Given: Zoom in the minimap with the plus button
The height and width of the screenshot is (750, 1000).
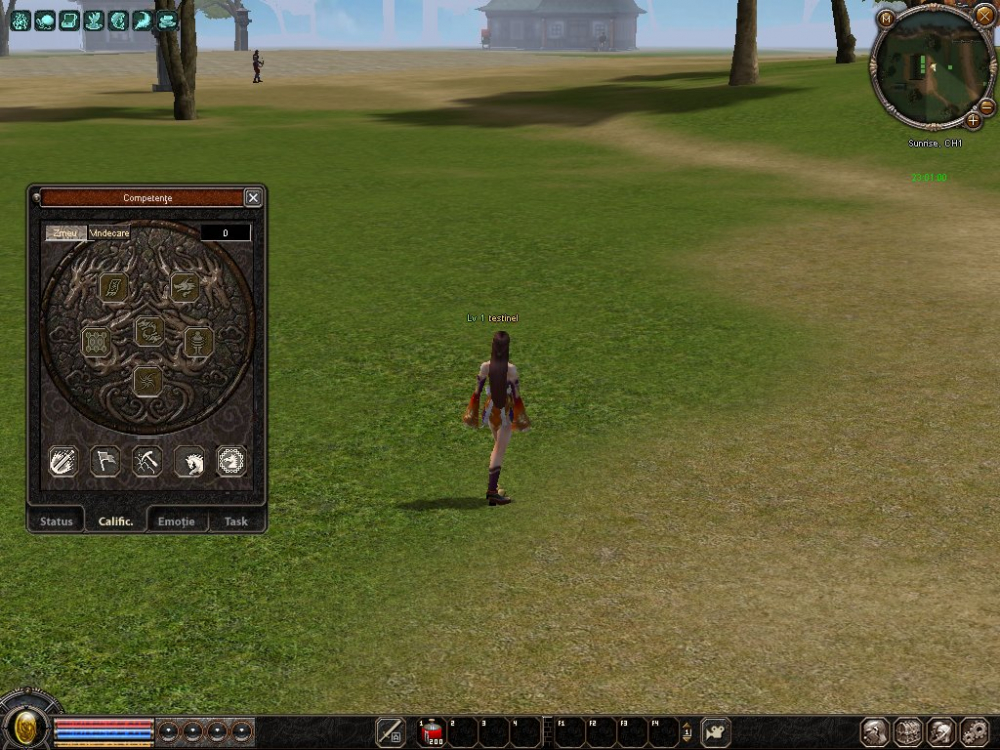Looking at the screenshot, I should coord(973,120).
